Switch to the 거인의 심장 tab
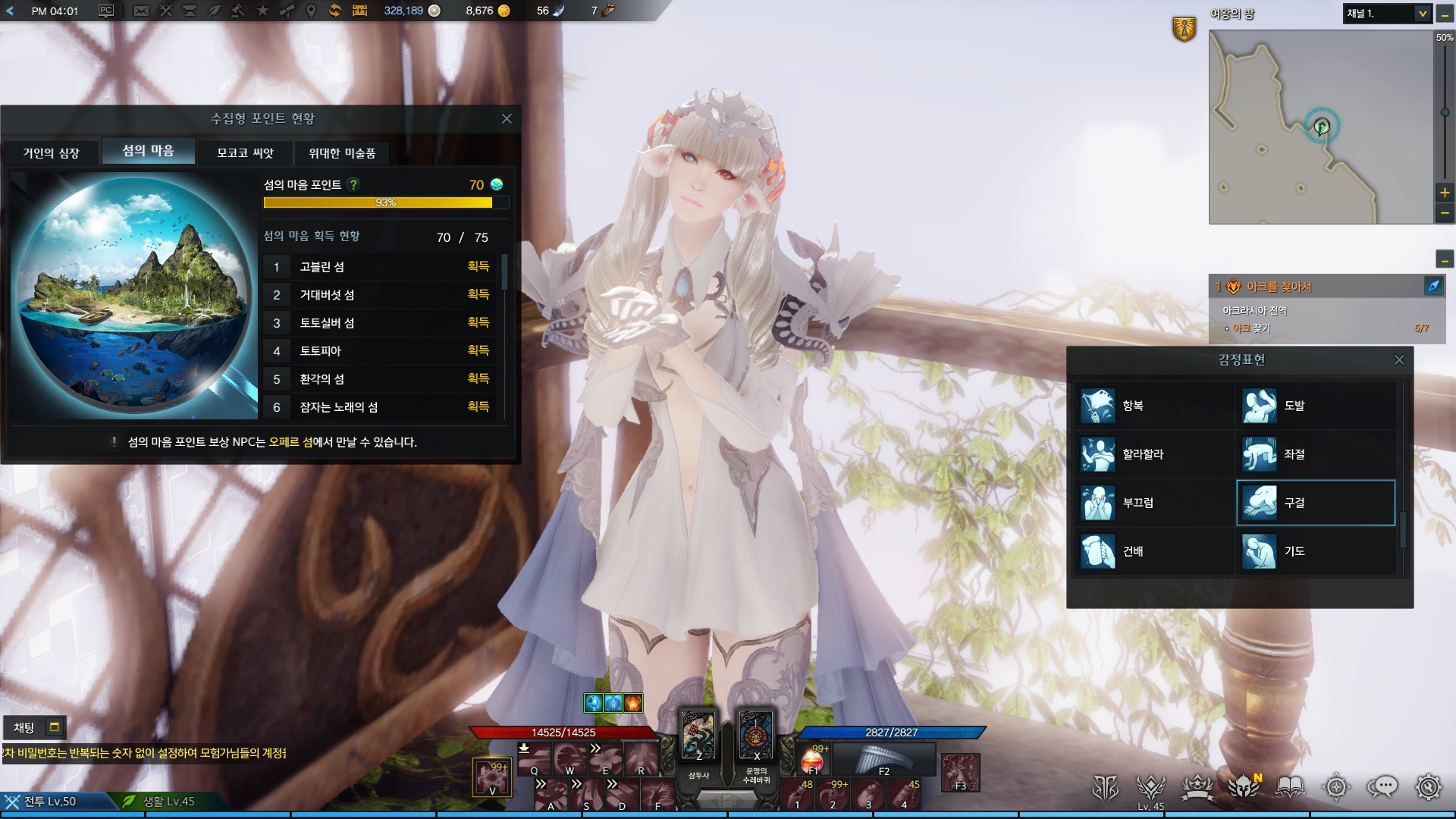This screenshot has width=1456, height=819. coord(51,153)
